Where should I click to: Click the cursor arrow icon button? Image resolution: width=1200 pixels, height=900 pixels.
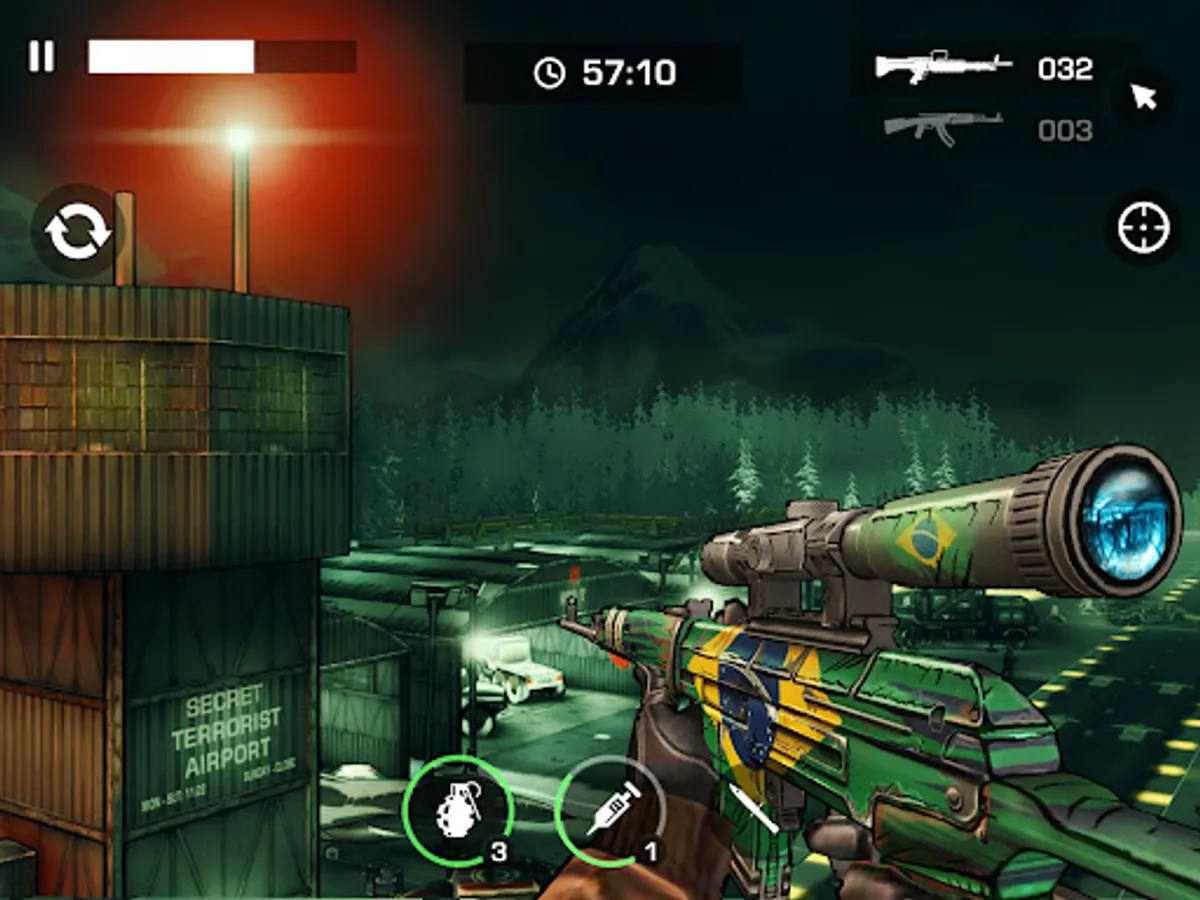(1143, 96)
